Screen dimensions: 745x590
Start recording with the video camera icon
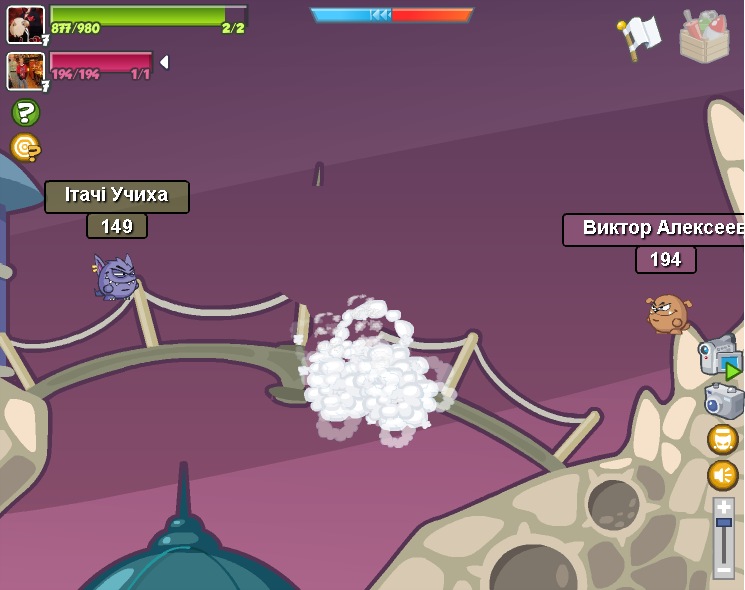click(719, 356)
